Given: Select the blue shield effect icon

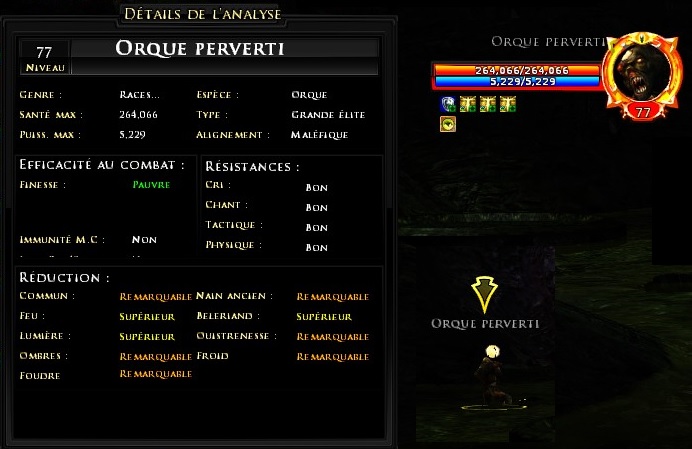Looking at the screenshot, I should click(x=447, y=104).
